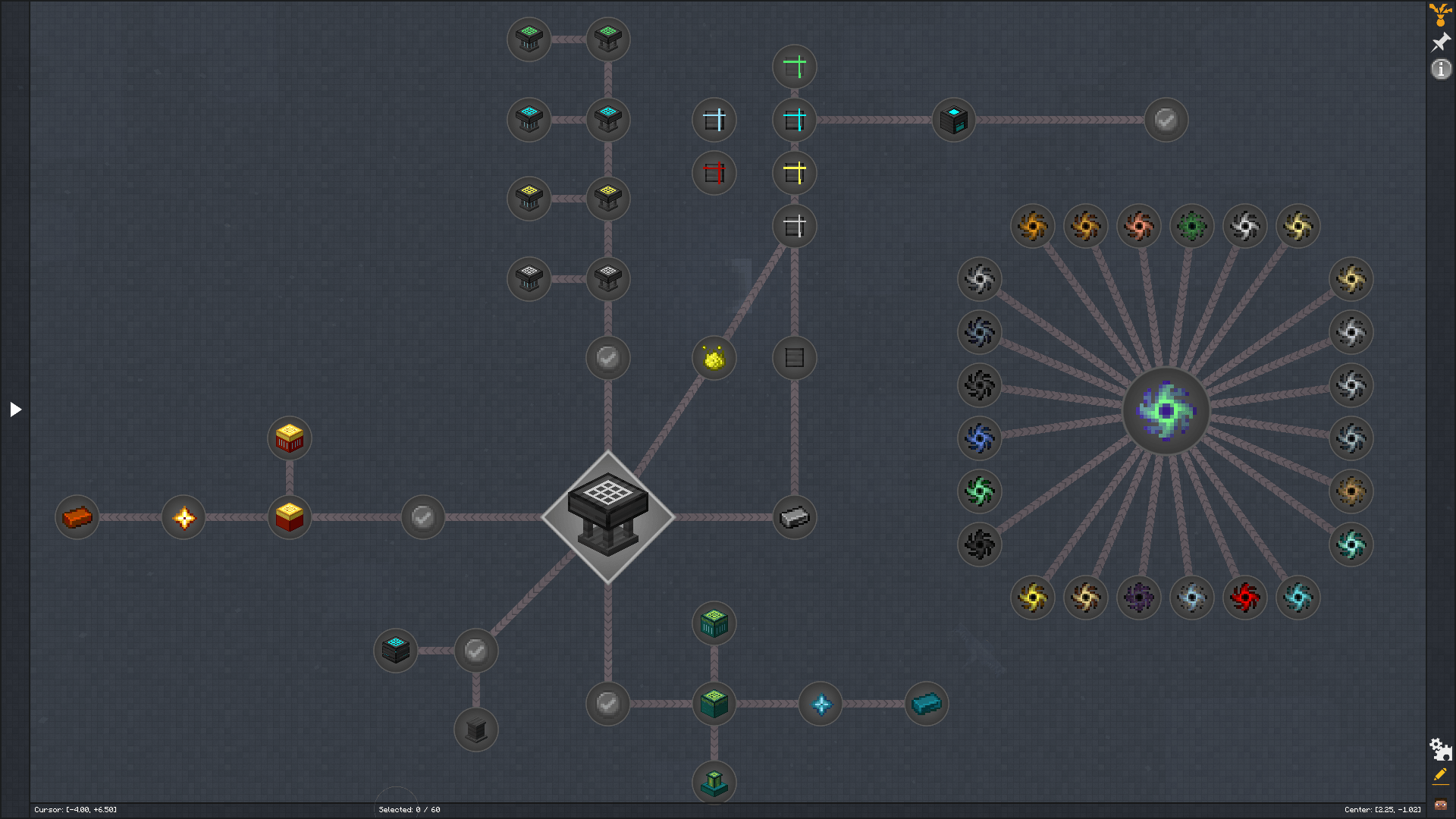Click the orange four-pointed star node
Viewport: 1456px width, 819px height.
click(x=183, y=517)
